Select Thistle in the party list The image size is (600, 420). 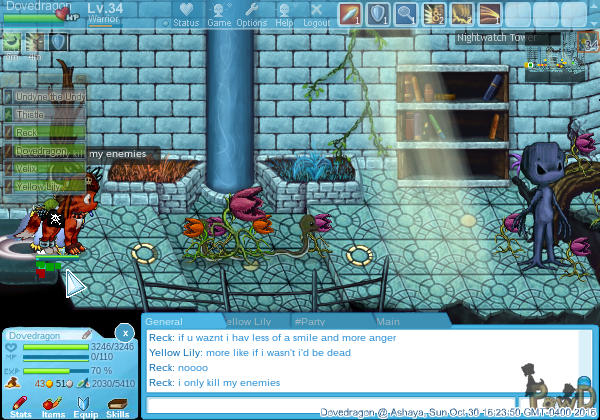pos(30,115)
